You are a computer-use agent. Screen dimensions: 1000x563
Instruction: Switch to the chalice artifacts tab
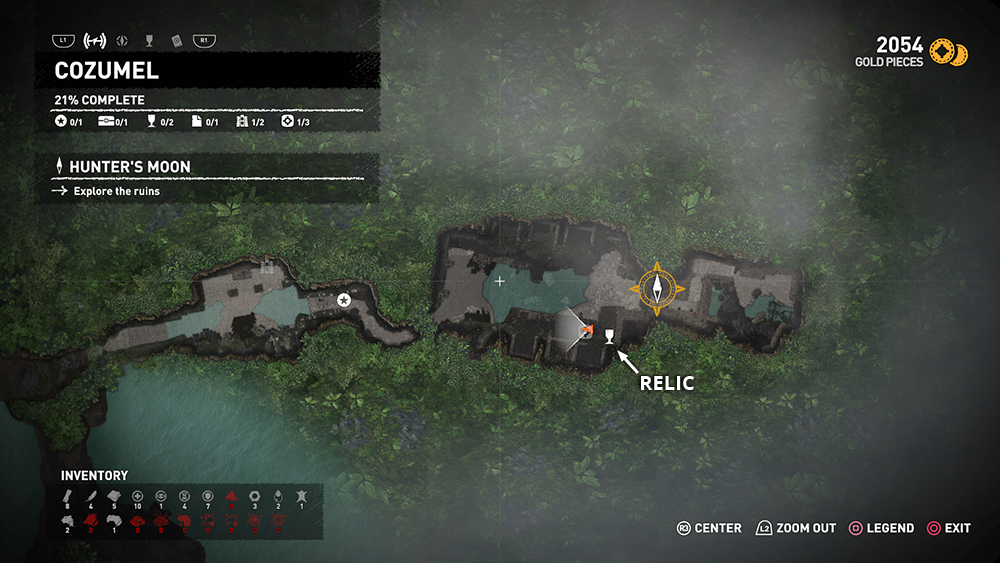pos(149,41)
